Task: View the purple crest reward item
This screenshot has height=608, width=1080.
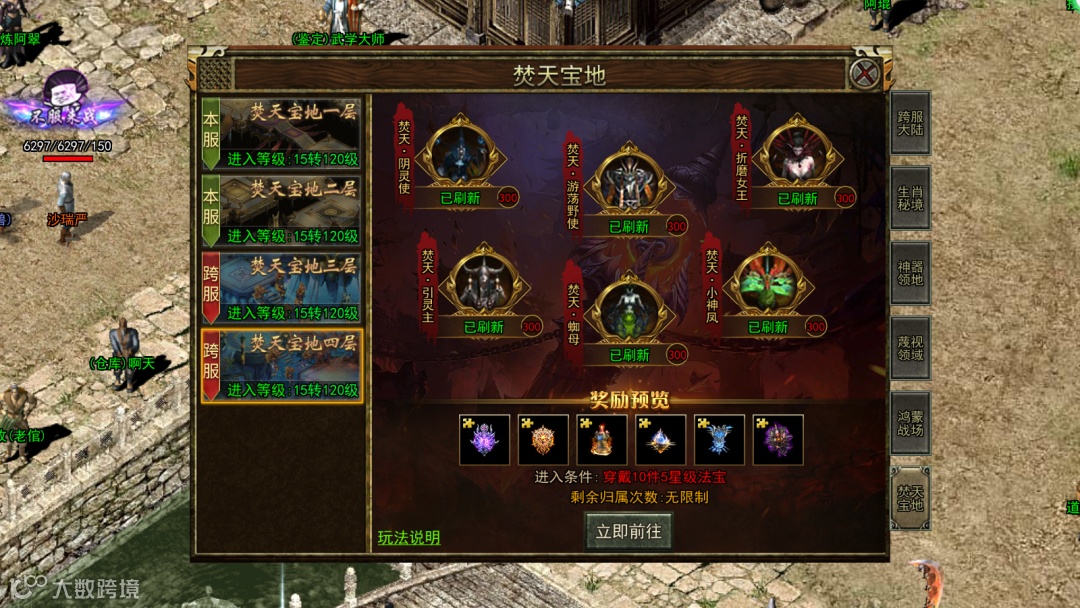Action: [x=485, y=440]
